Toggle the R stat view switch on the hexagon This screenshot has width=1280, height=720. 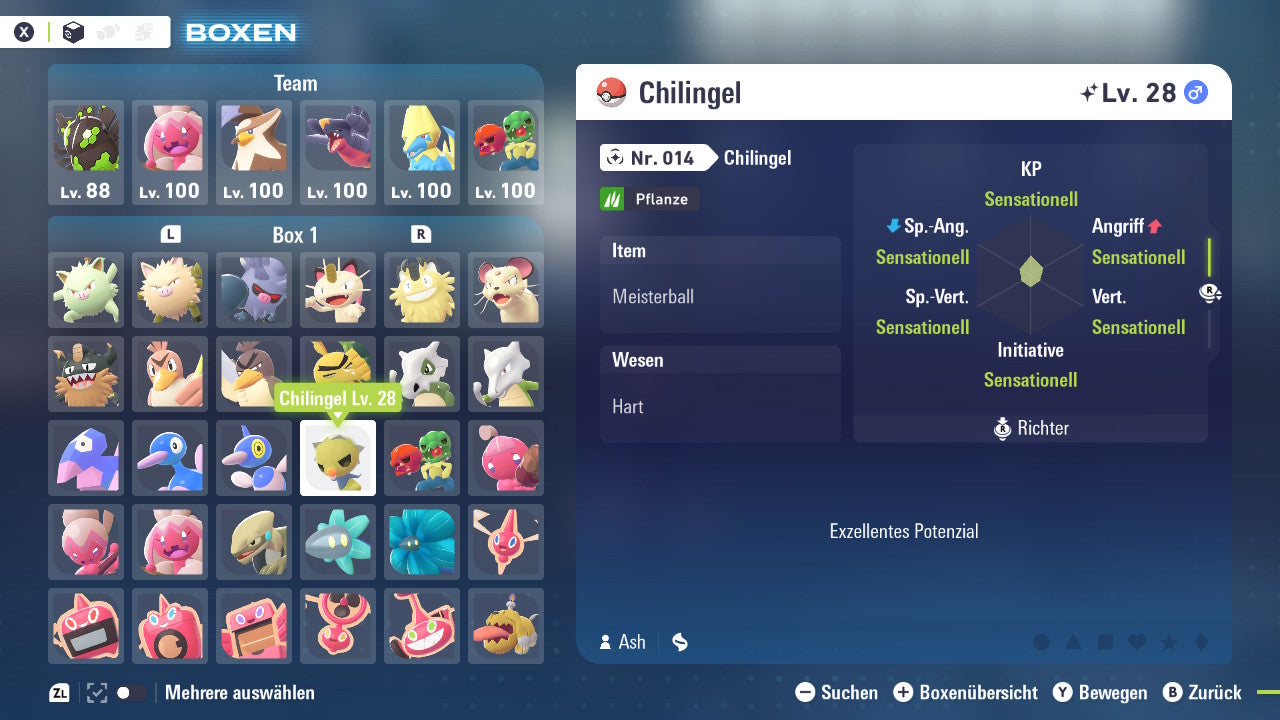[1209, 293]
